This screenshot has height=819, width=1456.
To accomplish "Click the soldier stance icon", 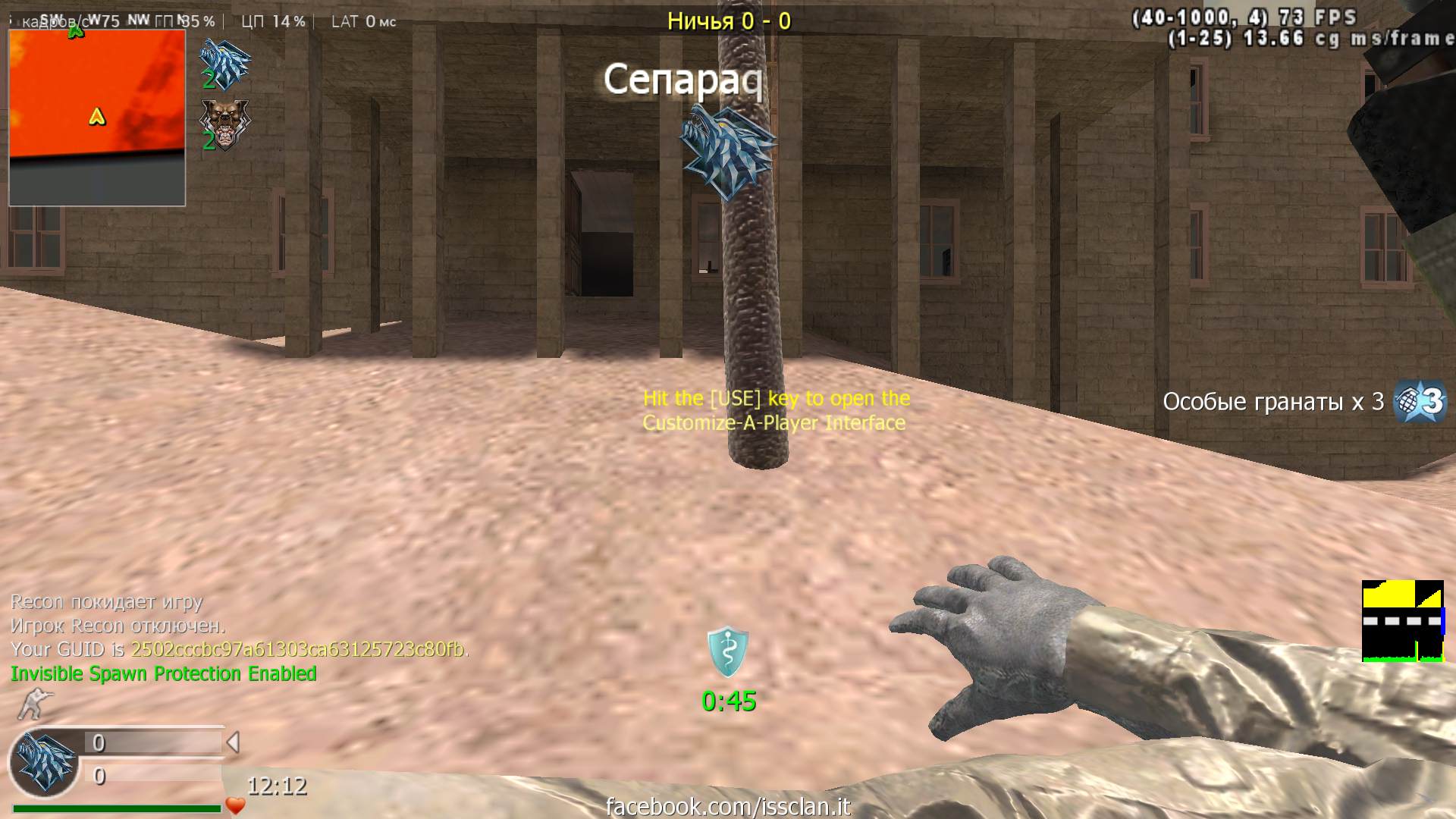I will tap(33, 704).
